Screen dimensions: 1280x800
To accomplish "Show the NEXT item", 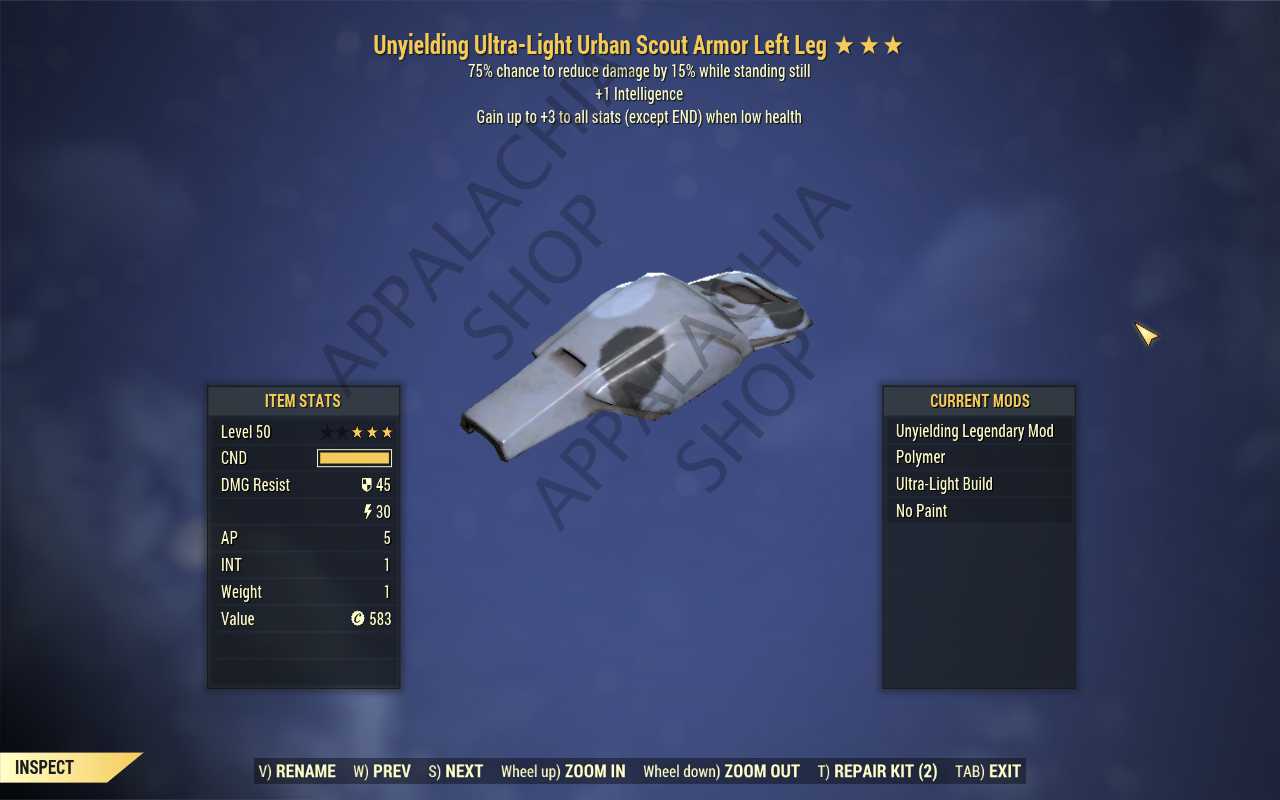I will 455,771.
